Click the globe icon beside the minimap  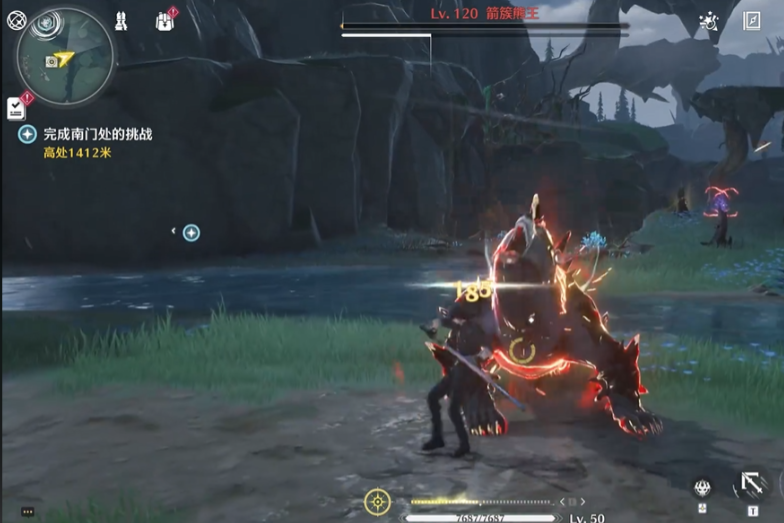(16, 20)
